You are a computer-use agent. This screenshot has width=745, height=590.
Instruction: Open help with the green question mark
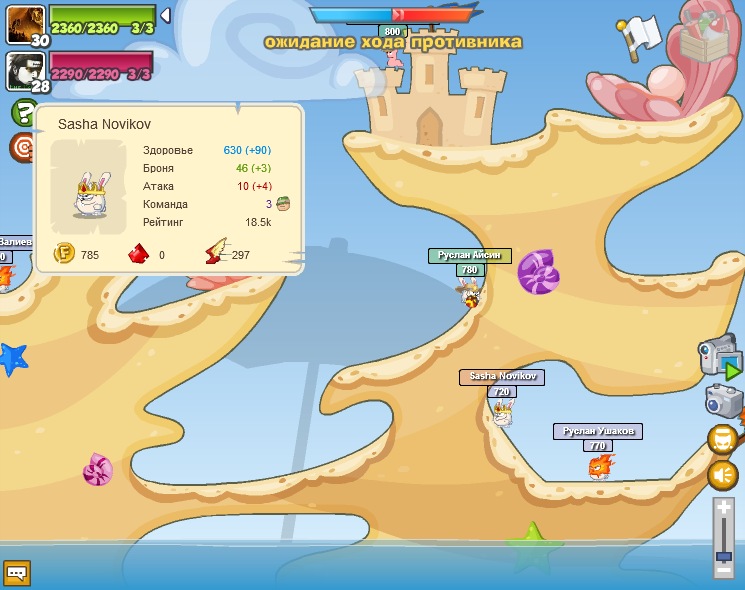point(24,111)
